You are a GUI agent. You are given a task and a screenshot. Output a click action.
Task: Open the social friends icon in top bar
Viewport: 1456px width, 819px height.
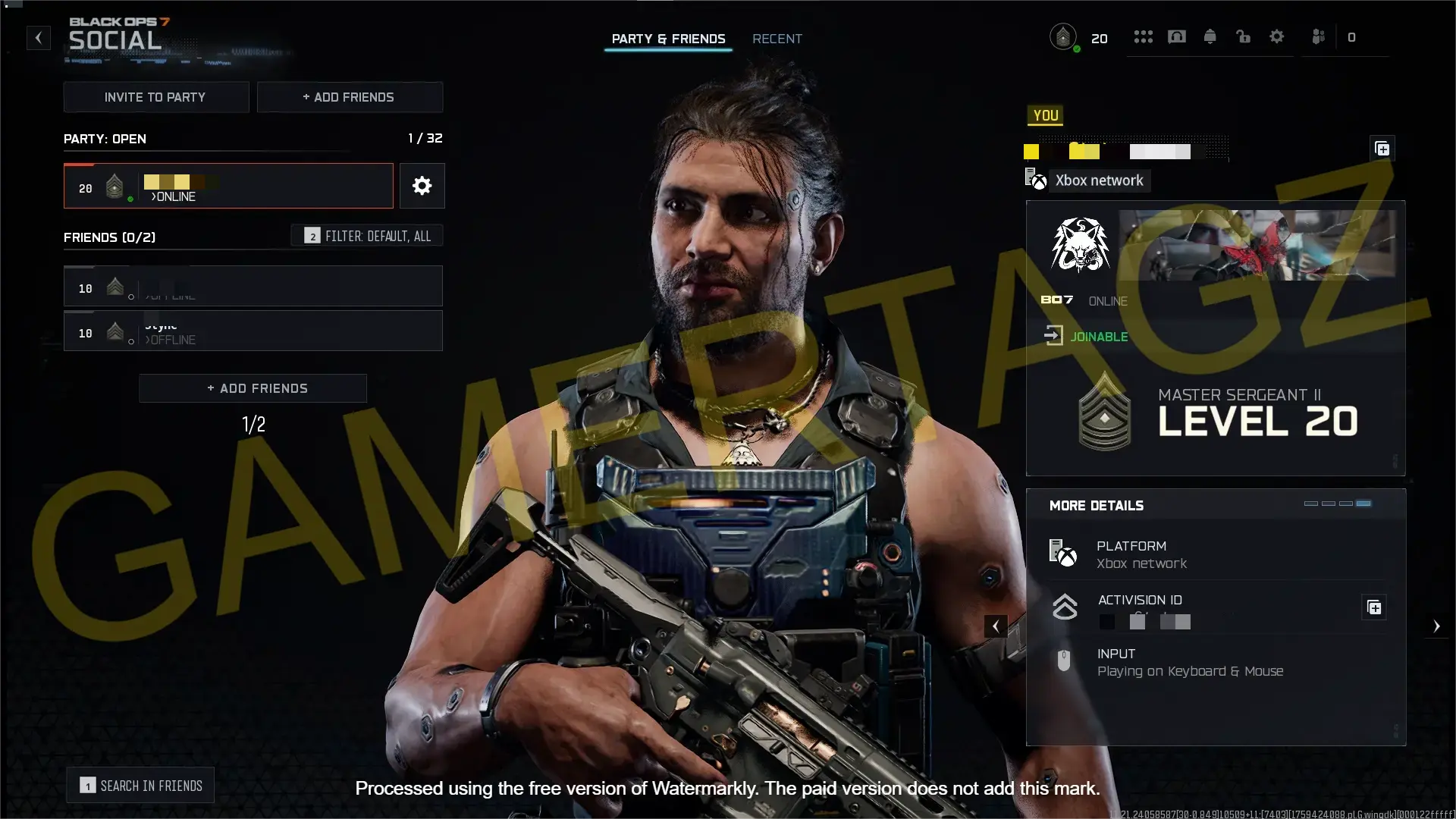pos(1319,37)
